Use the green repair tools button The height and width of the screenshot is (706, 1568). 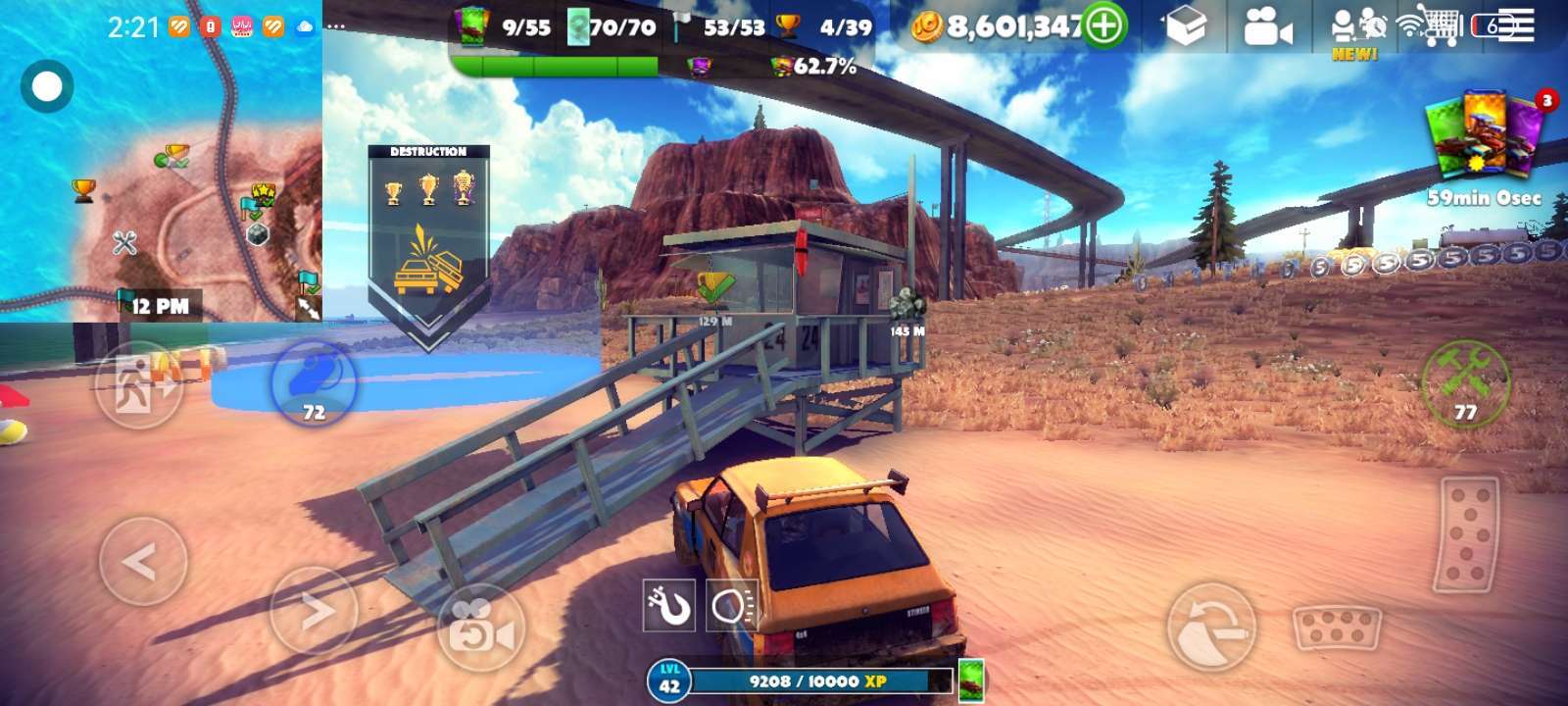point(1465,383)
